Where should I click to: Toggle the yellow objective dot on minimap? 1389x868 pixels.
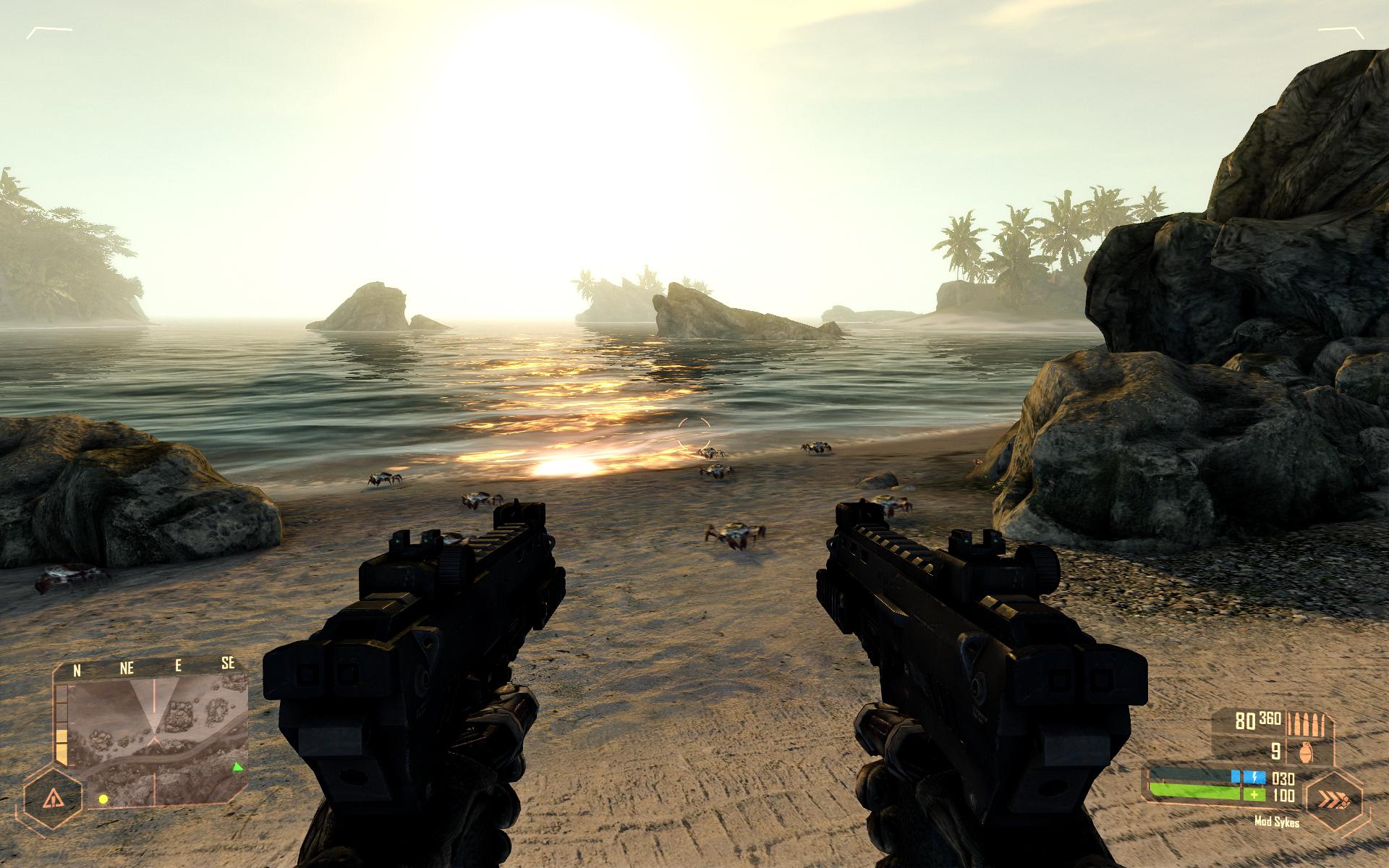click(103, 799)
